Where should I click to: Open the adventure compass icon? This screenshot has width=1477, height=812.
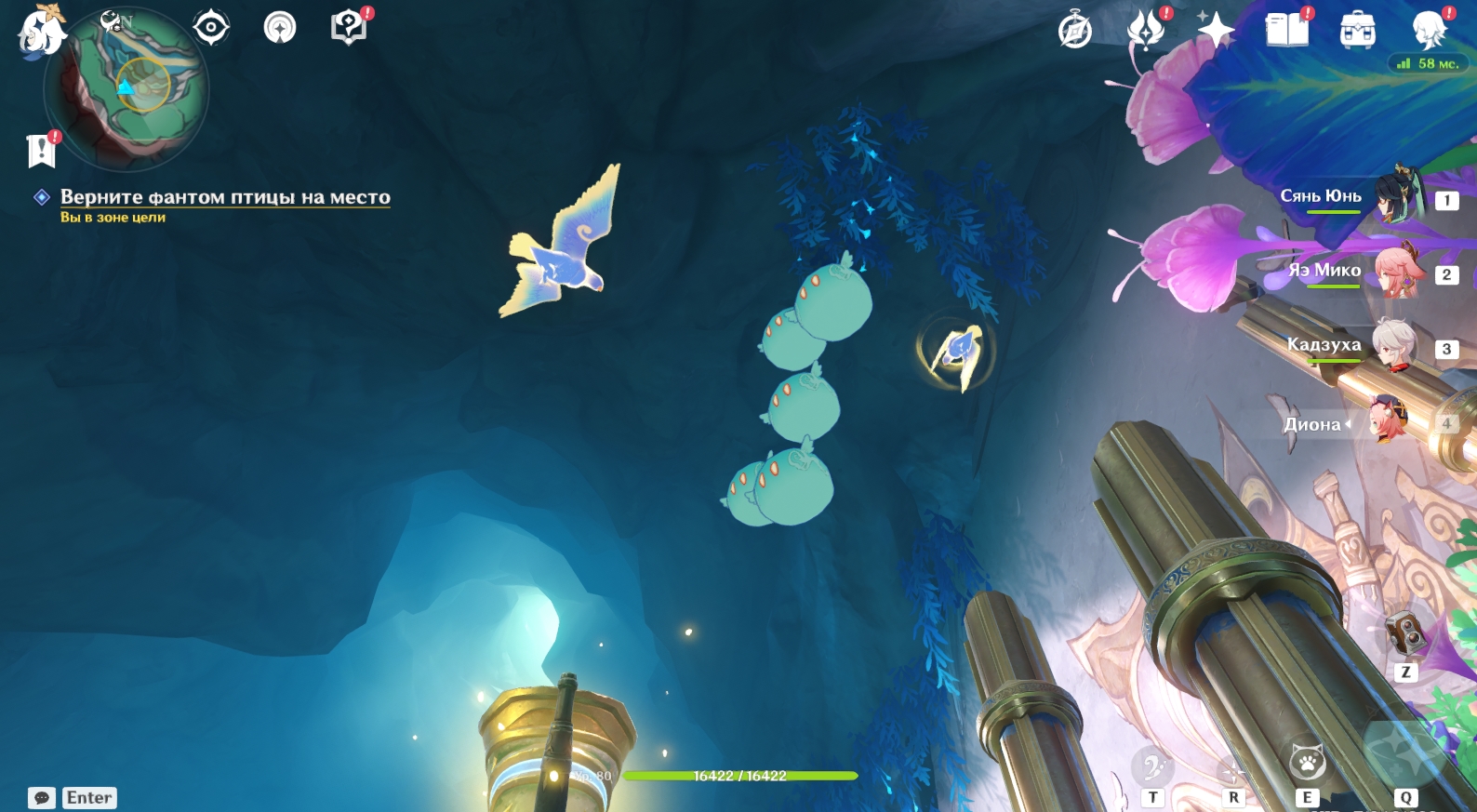(1075, 31)
